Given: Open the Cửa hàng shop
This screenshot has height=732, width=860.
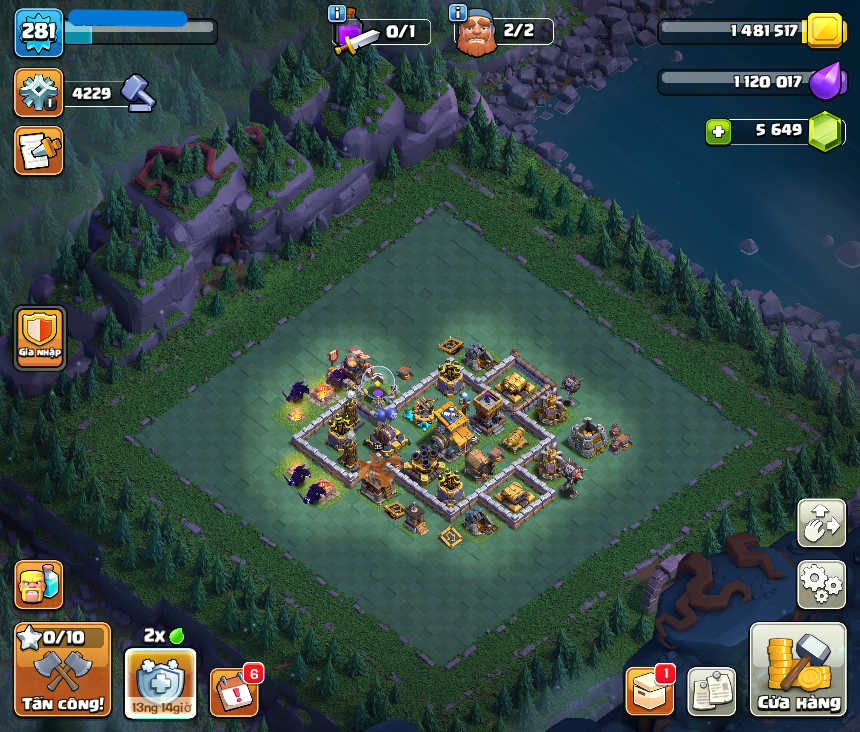Looking at the screenshot, I should [798, 669].
